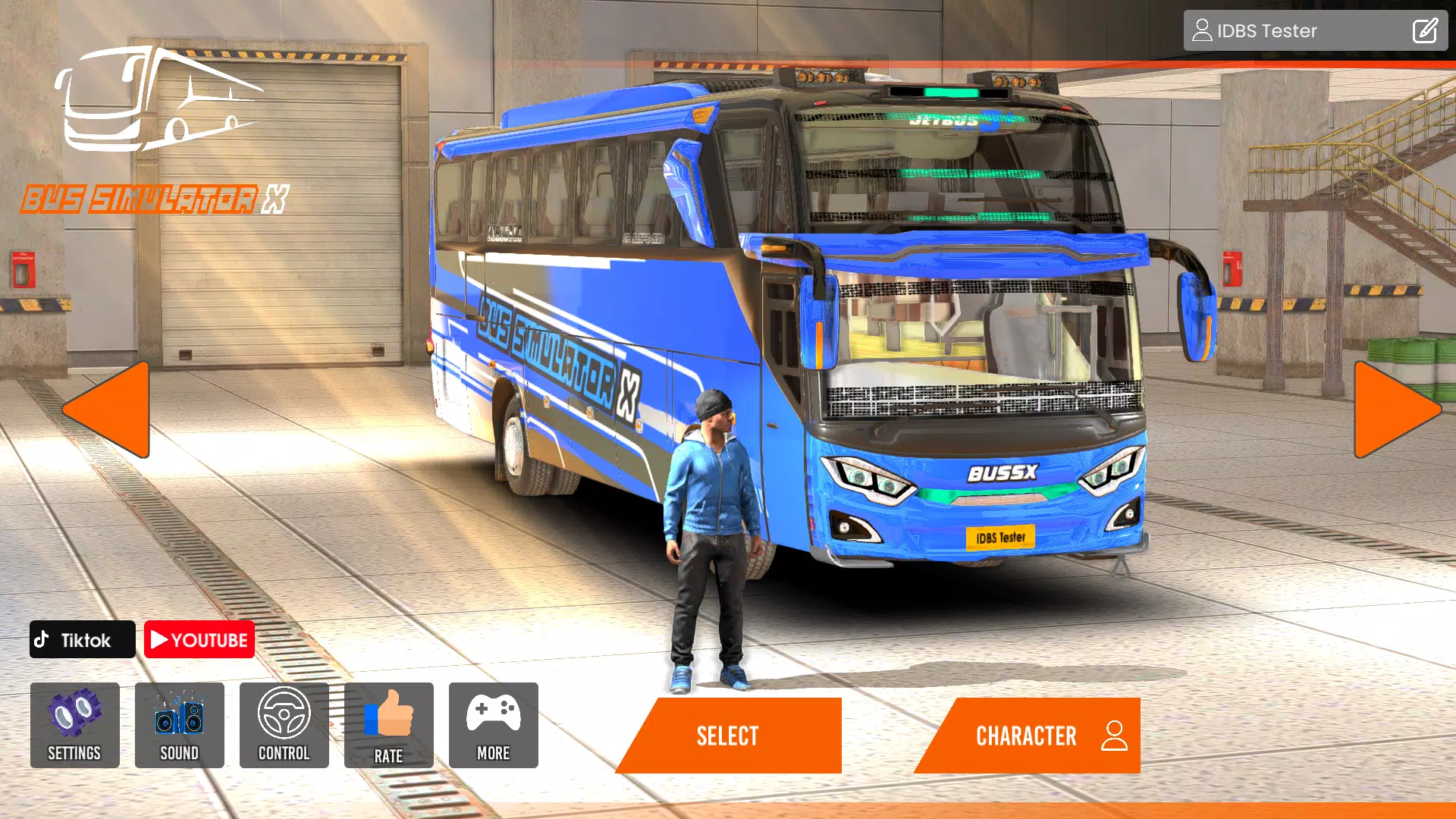Click the YouTube play icon

tap(160, 639)
